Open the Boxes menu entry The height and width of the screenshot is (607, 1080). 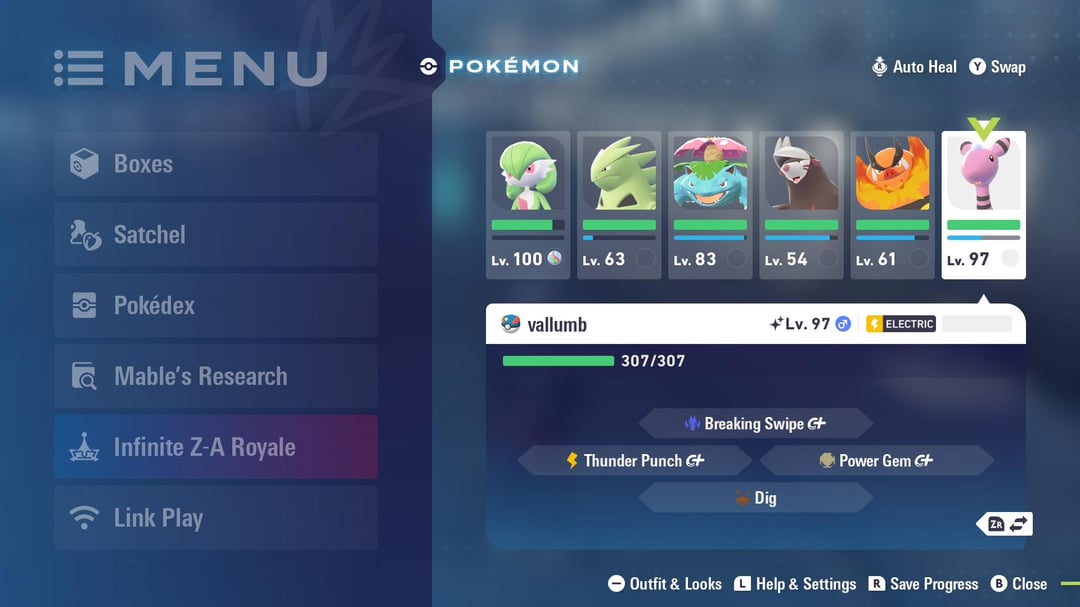tap(216, 164)
